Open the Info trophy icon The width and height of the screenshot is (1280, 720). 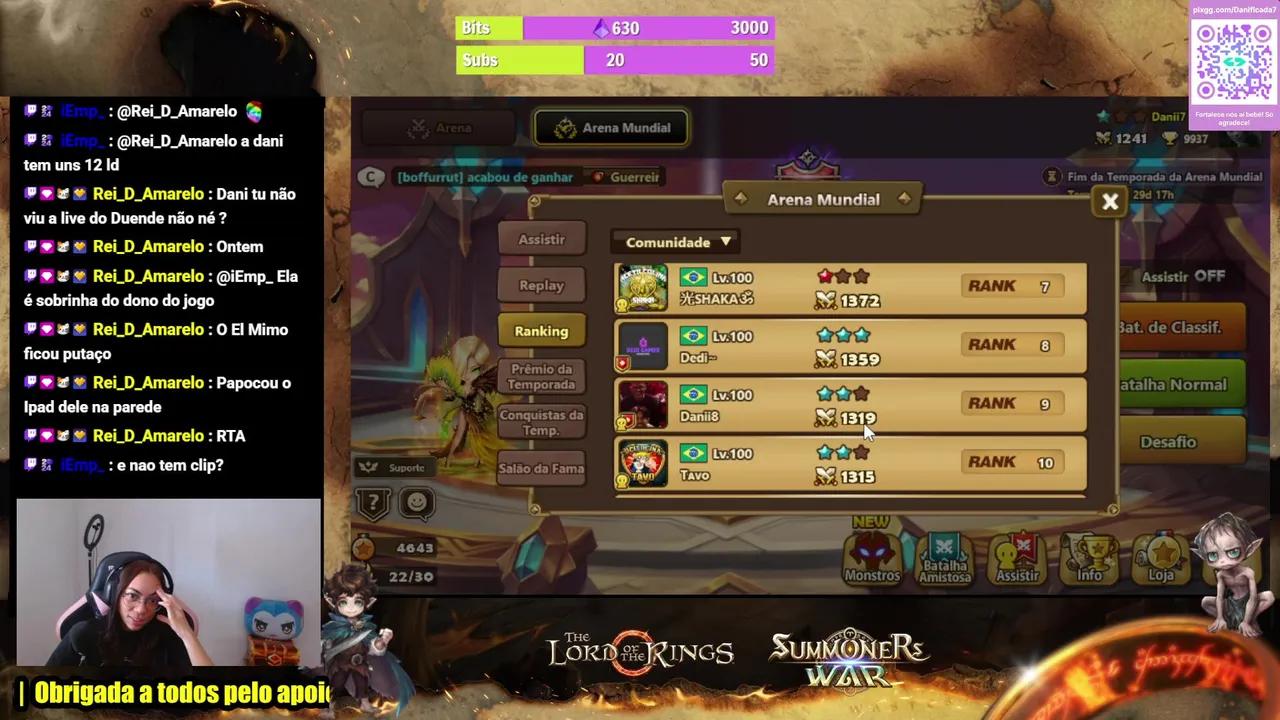(x=1090, y=557)
